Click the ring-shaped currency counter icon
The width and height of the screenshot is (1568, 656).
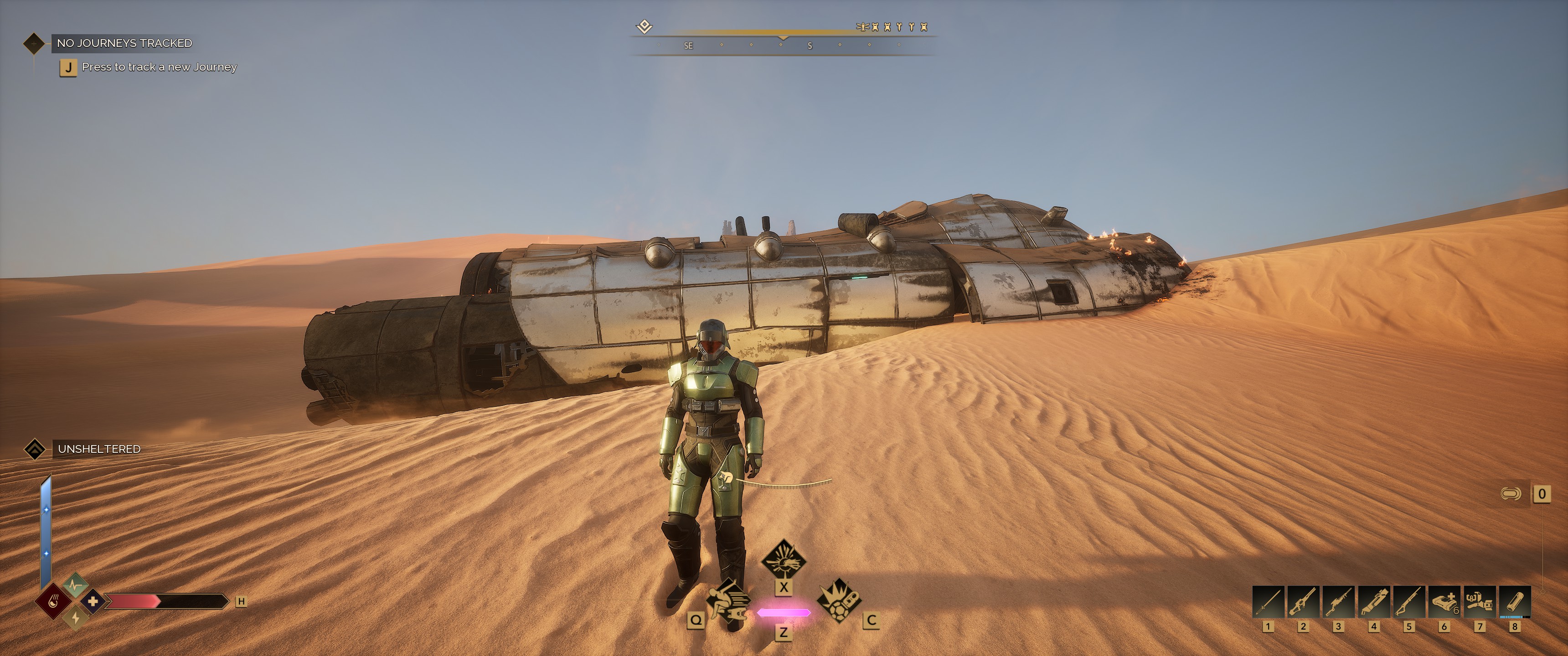pyautogui.click(x=1510, y=493)
